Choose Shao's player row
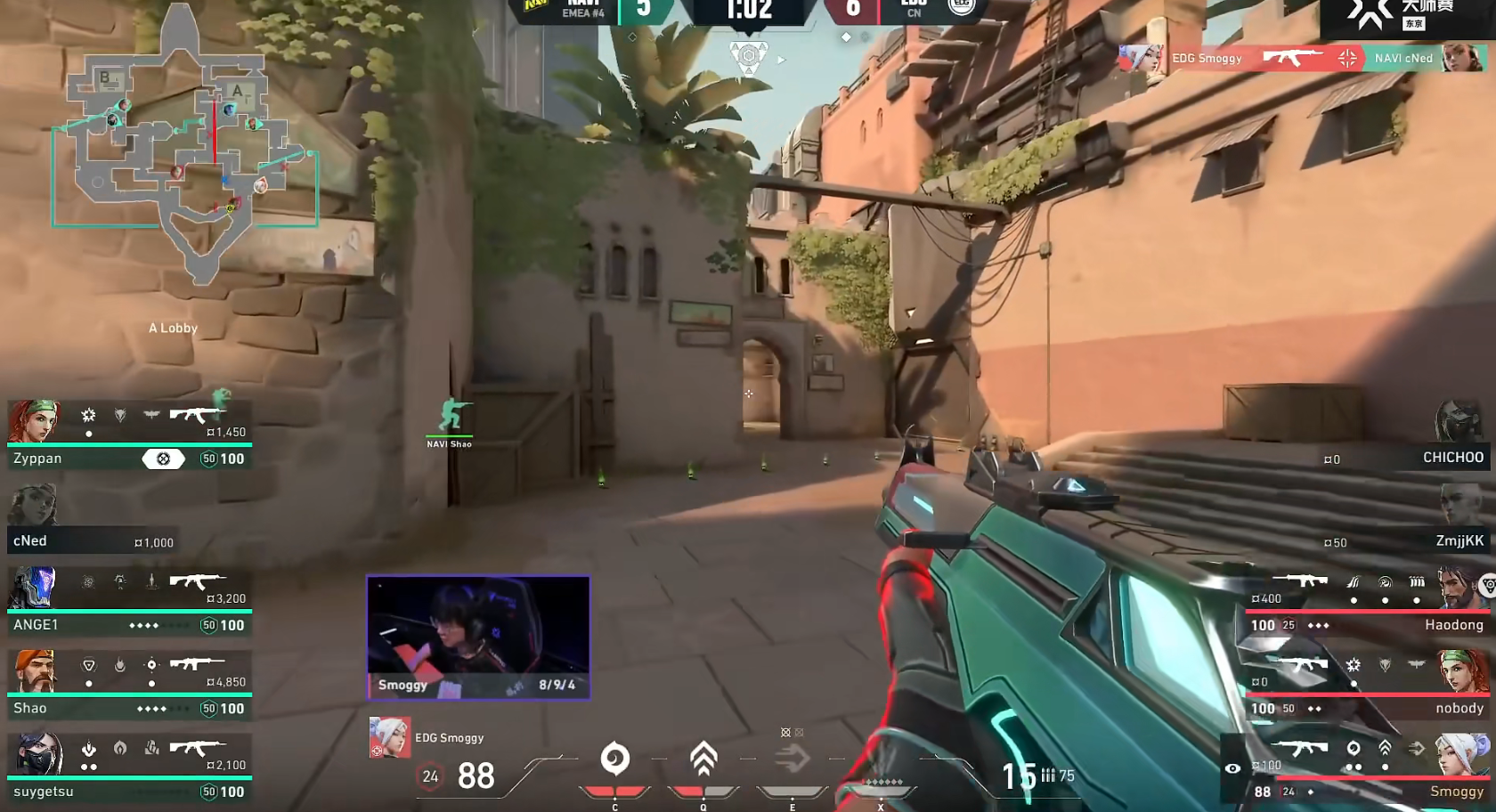This screenshot has width=1496, height=812. pyautogui.click(x=129, y=686)
